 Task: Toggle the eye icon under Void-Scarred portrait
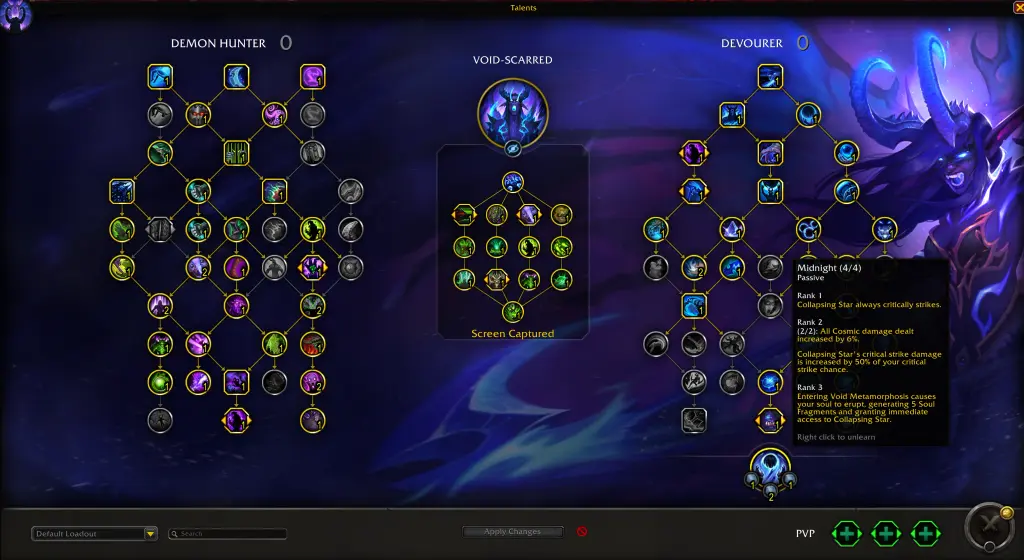(x=511, y=147)
